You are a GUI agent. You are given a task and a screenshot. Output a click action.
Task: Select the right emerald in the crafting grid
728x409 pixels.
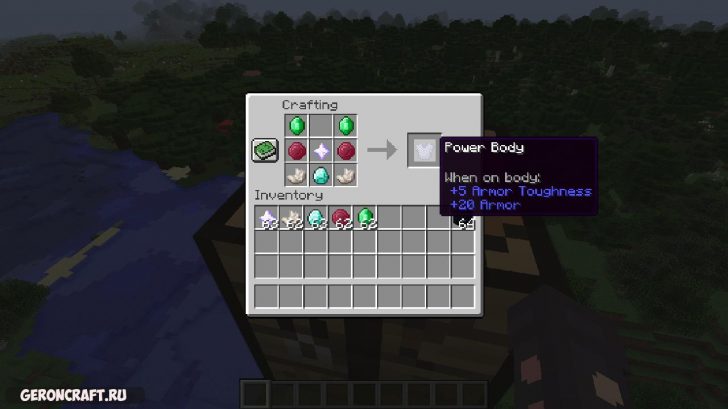(346, 126)
